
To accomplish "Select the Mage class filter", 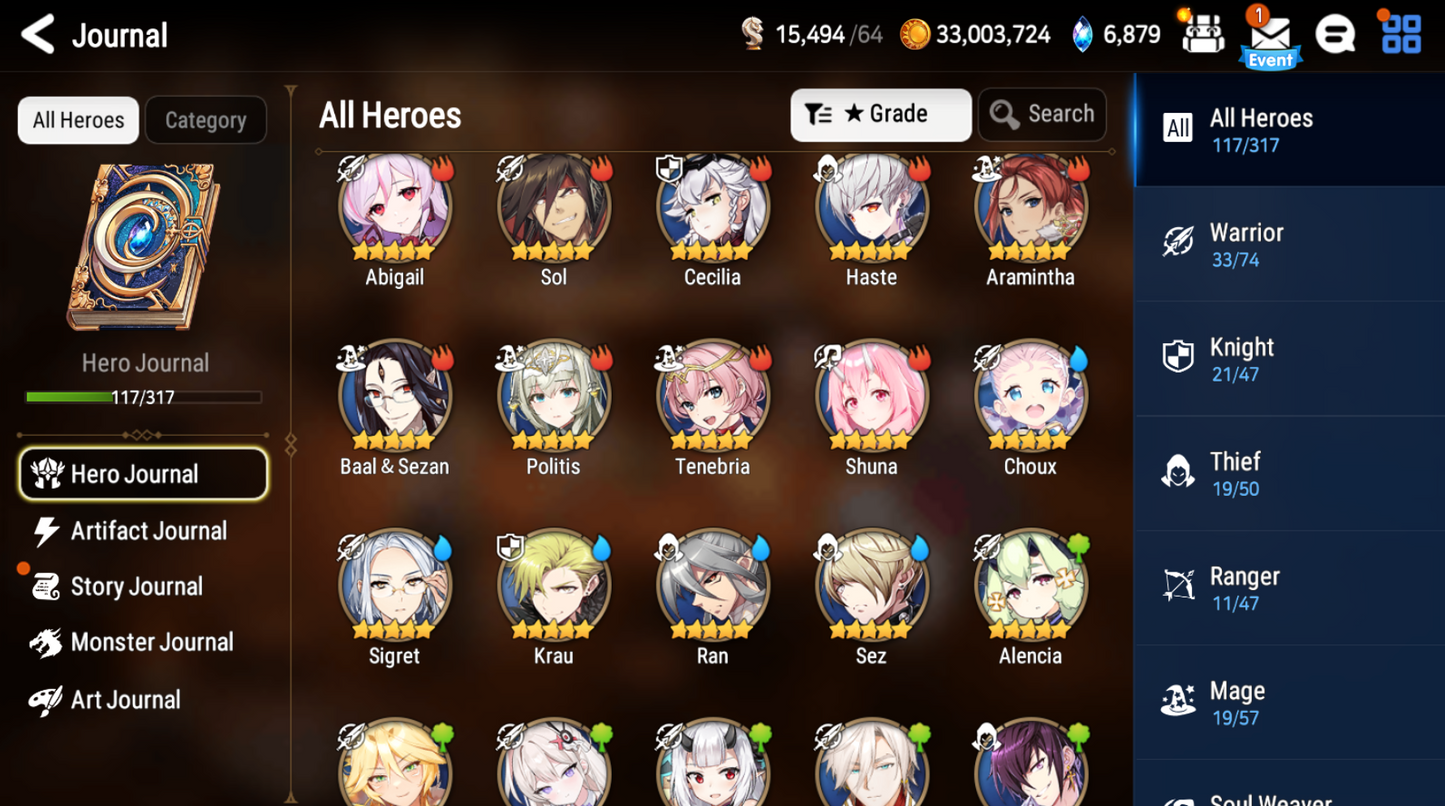I will click(1289, 700).
